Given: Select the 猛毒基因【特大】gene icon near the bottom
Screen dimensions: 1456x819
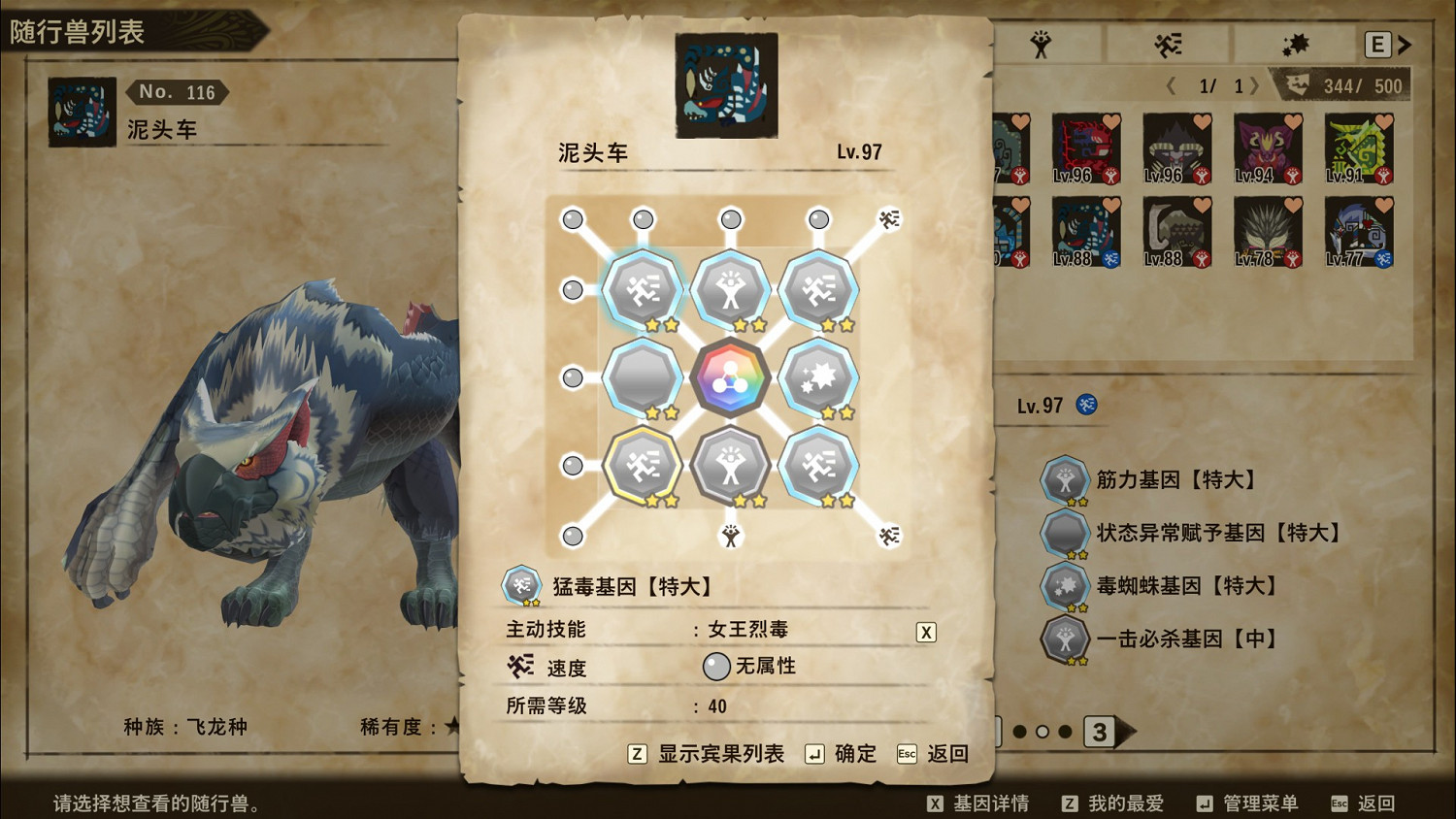Looking at the screenshot, I should tap(521, 585).
